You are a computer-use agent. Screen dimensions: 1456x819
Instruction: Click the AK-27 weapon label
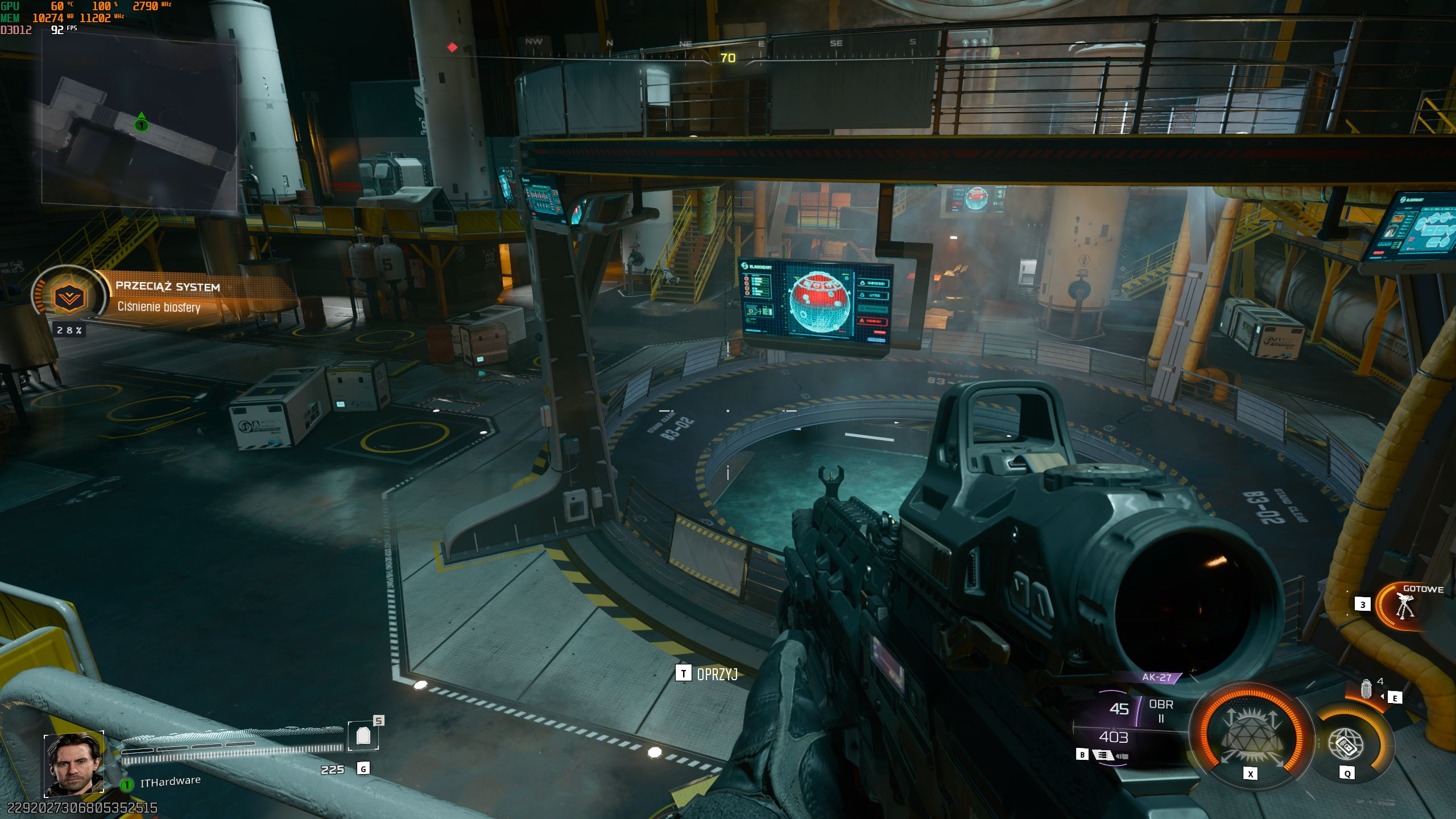[1157, 677]
